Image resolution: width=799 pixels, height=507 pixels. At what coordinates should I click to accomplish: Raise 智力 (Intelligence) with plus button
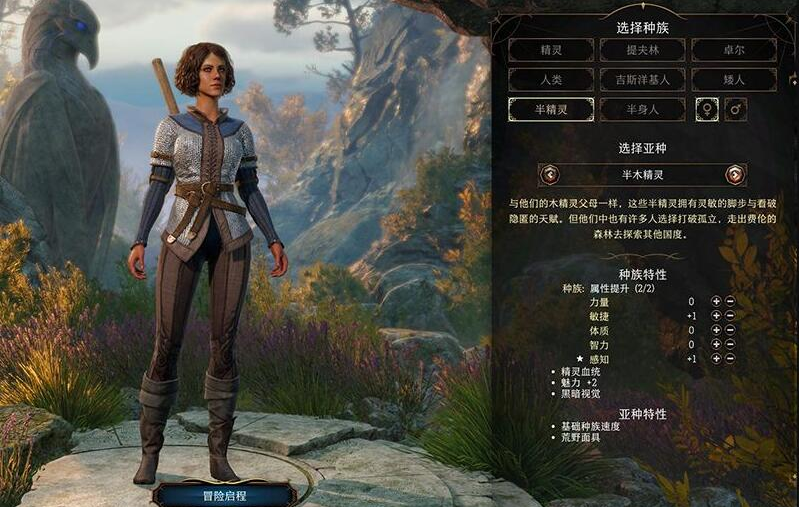tap(716, 344)
